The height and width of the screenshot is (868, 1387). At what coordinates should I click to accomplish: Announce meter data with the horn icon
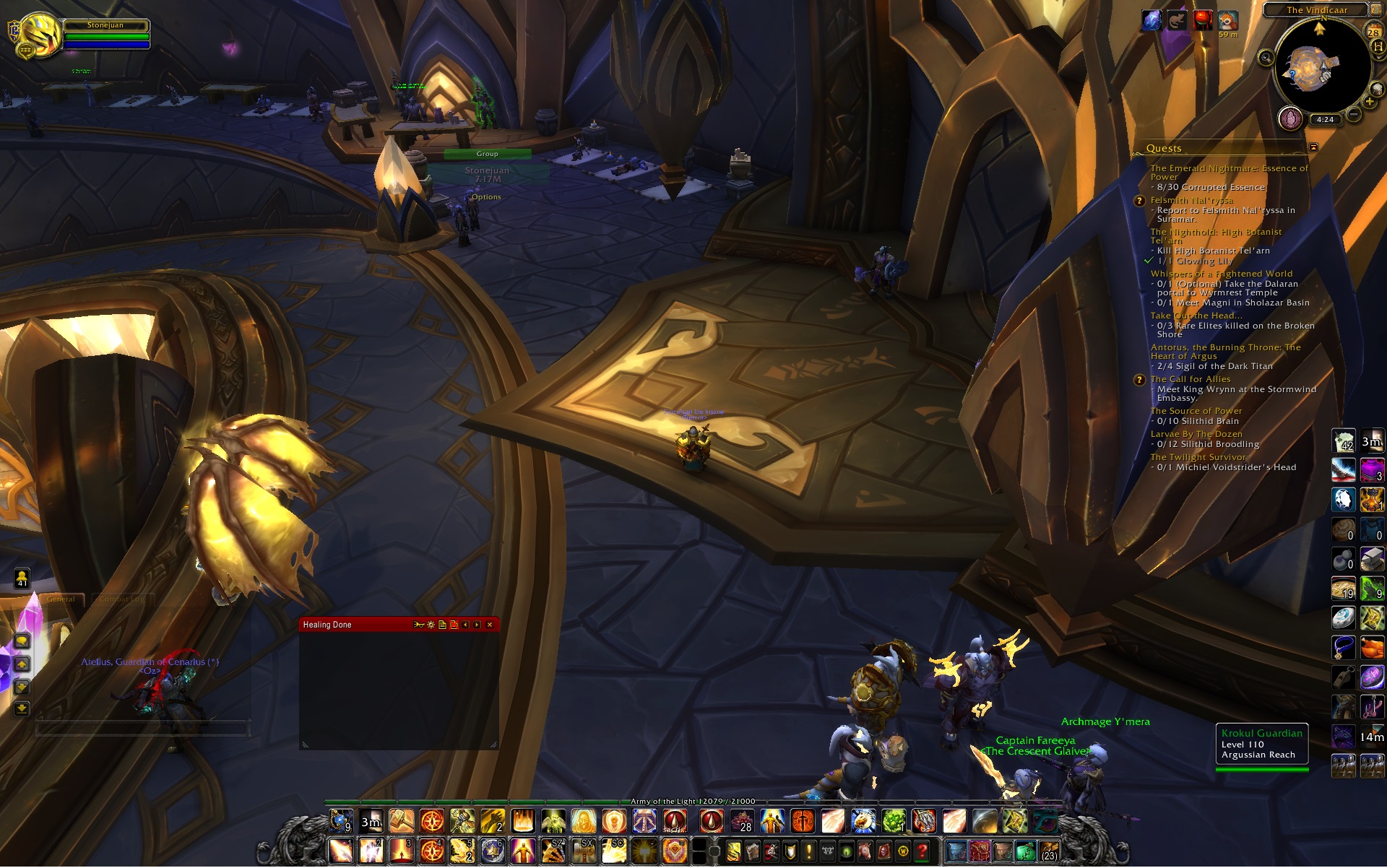(418, 625)
